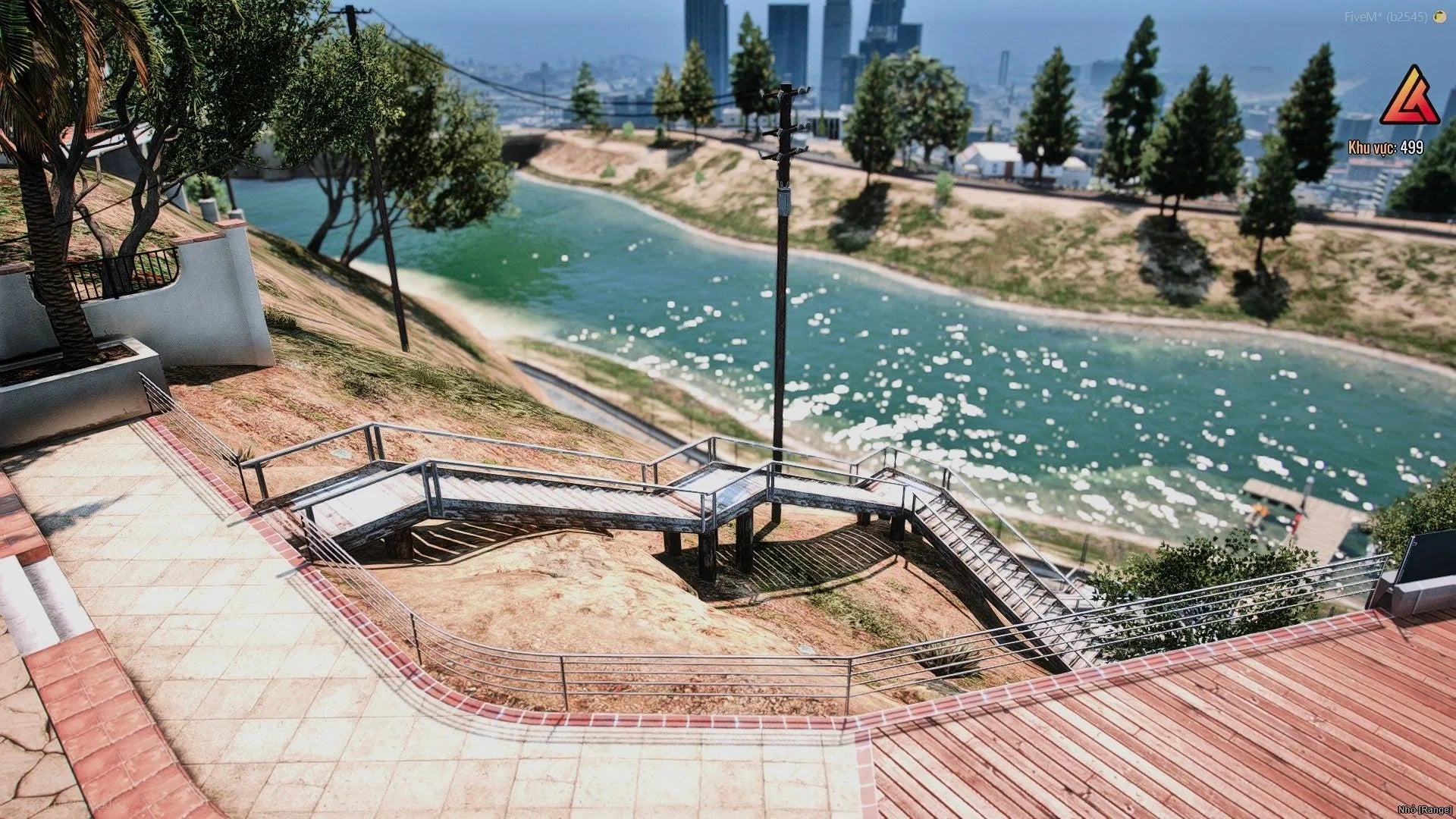This screenshot has width=1456, height=819.
Task: Select the Nhỏ [Range] voice indicator
Action: pos(1420,809)
